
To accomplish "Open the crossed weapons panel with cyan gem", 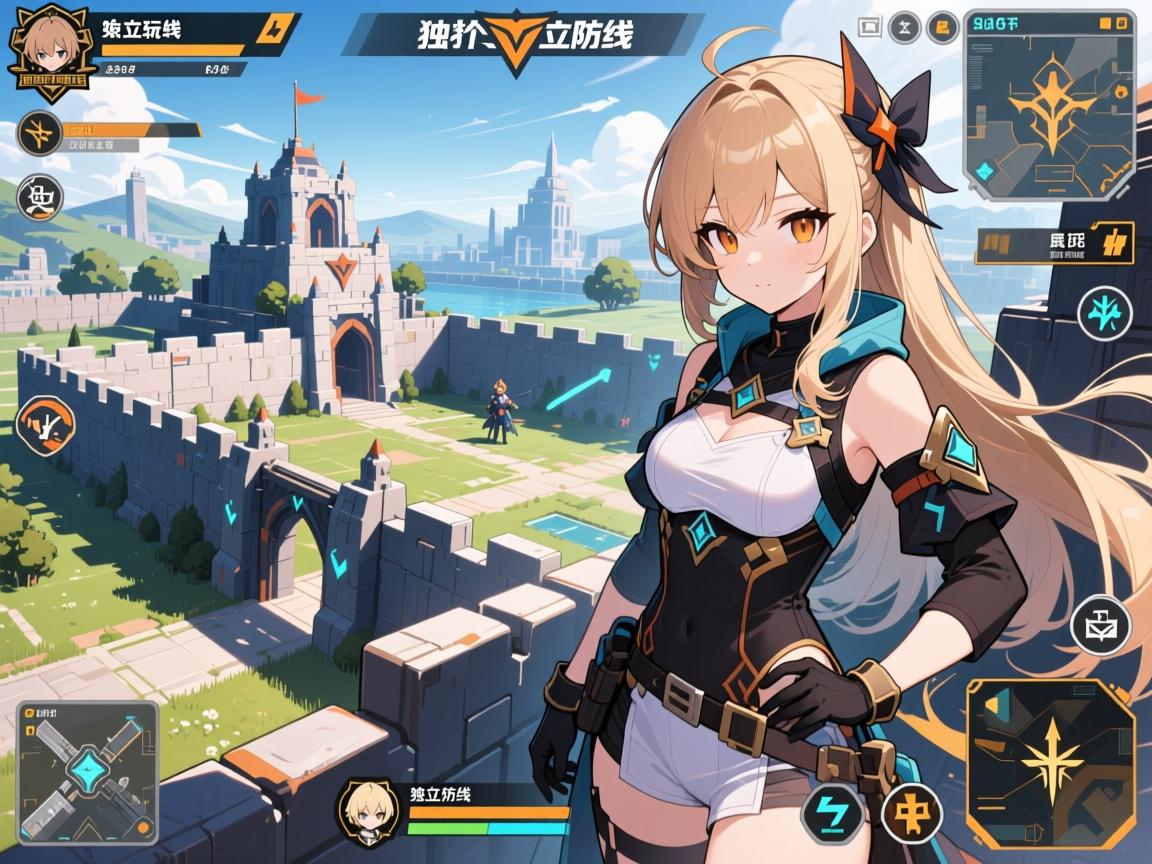I will (87, 772).
